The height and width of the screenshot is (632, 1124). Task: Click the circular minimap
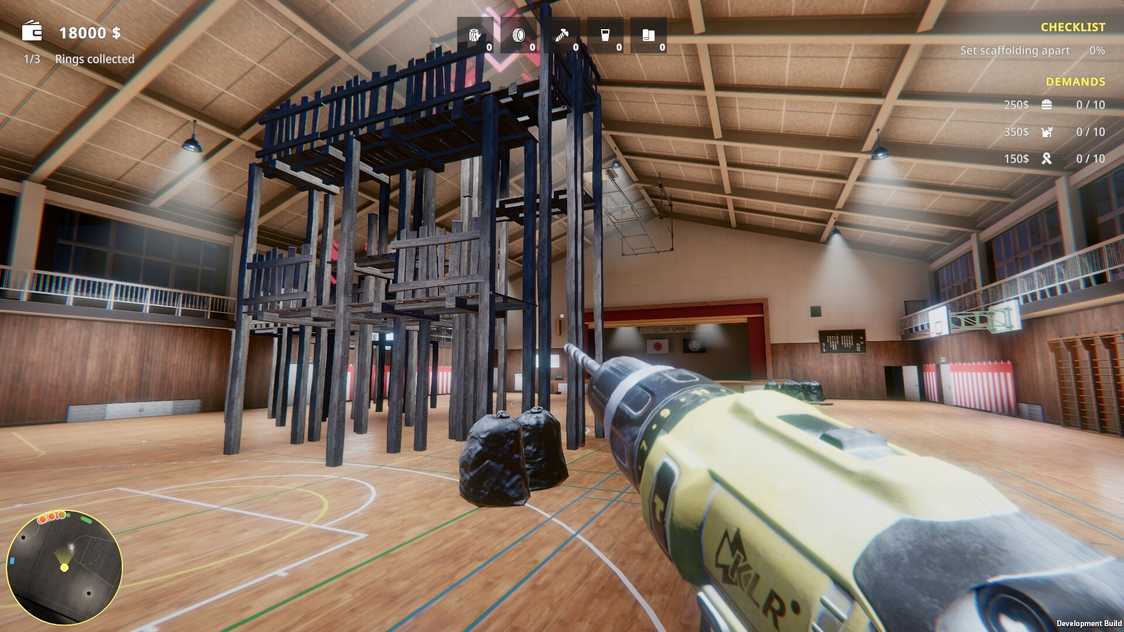click(x=64, y=567)
